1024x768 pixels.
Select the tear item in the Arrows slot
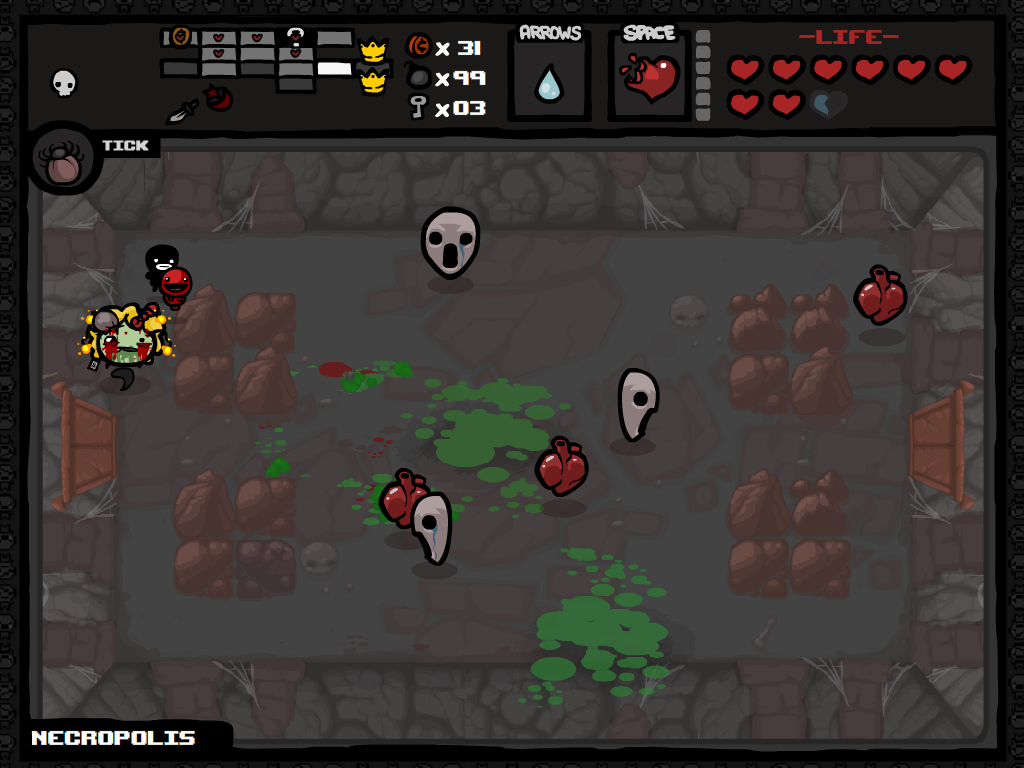(x=549, y=83)
